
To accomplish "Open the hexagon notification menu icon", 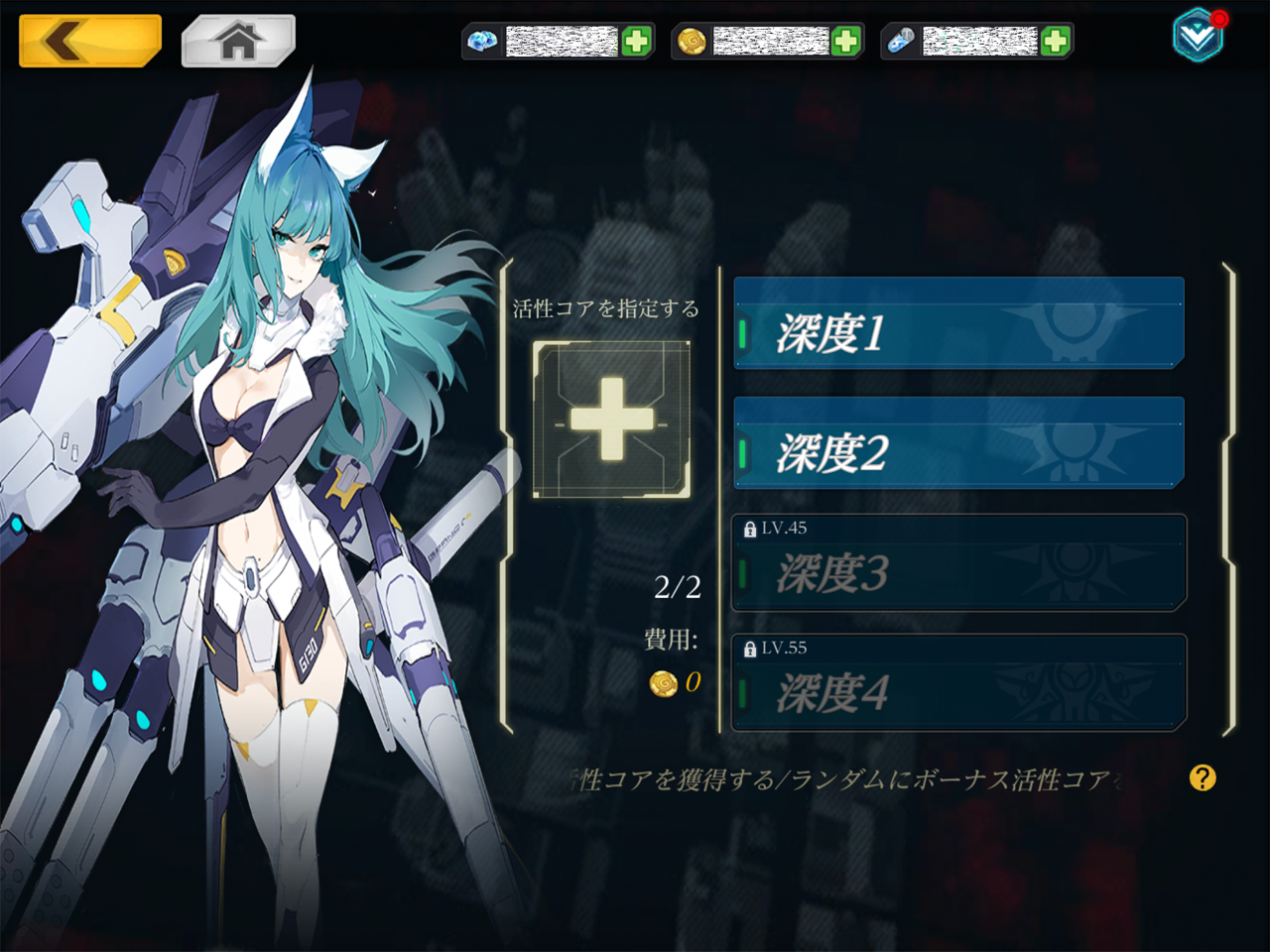I will [x=1198, y=36].
